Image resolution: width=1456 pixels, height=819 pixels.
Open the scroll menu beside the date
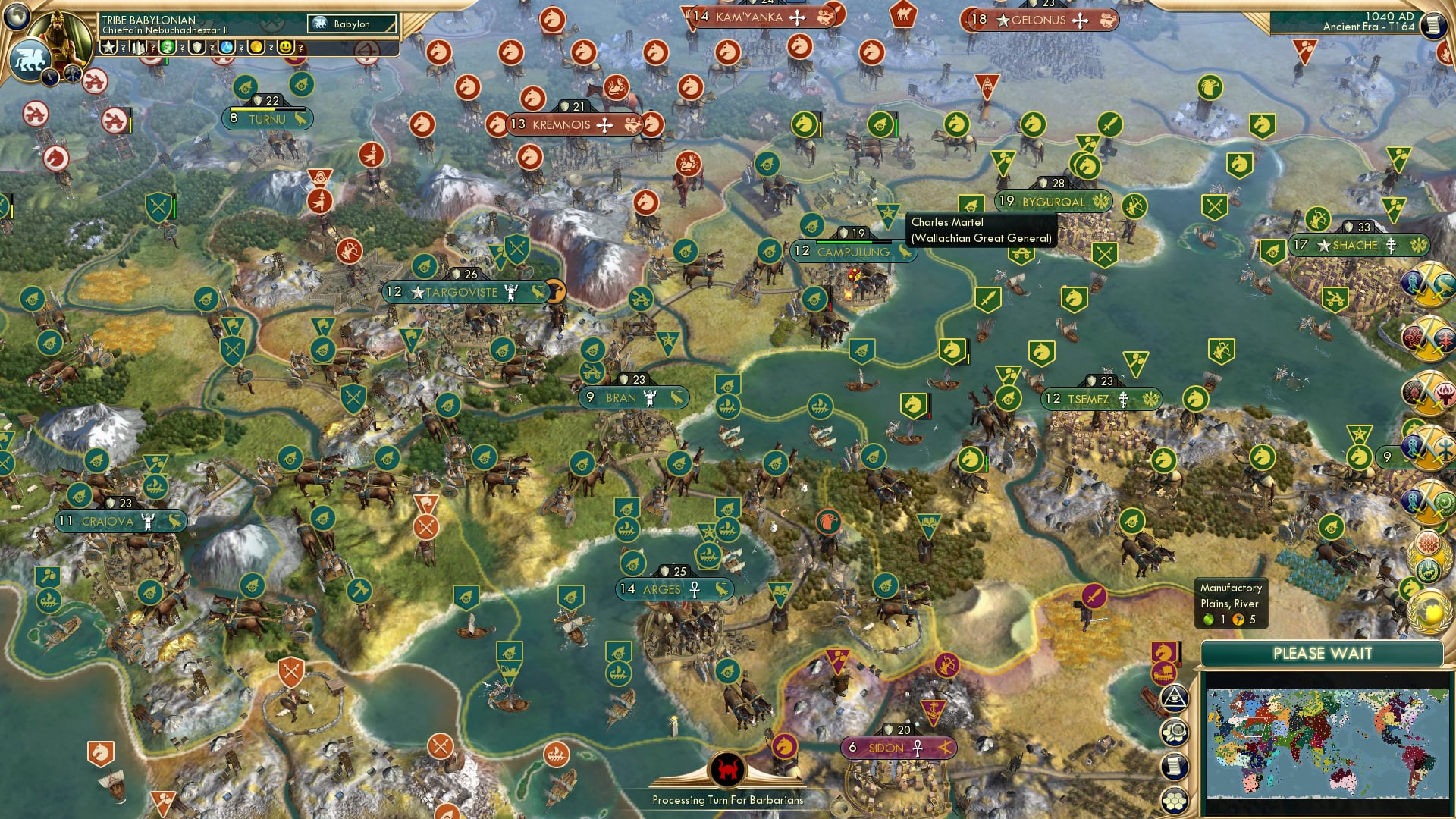click(x=1432, y=25)
